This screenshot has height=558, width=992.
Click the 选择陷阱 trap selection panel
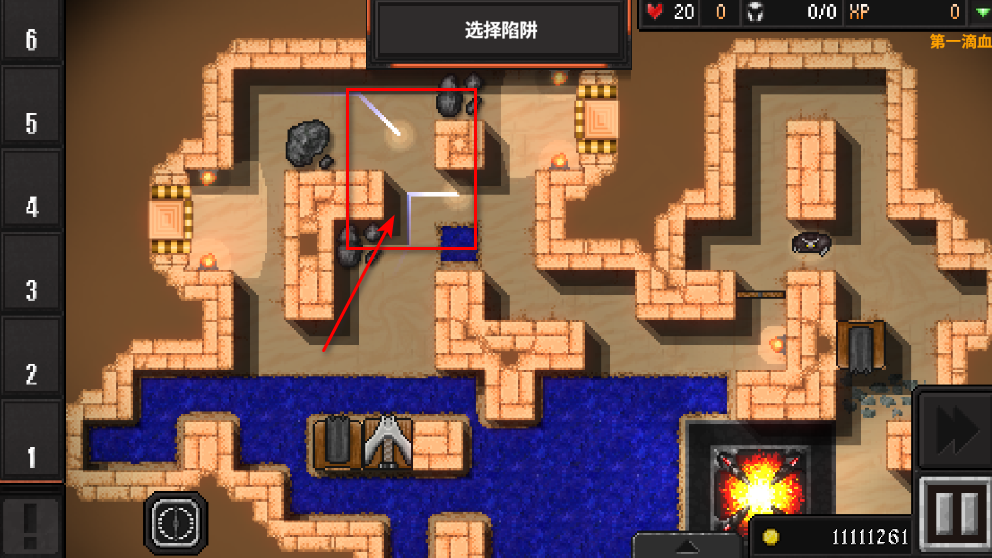click(x=502, y=31)
